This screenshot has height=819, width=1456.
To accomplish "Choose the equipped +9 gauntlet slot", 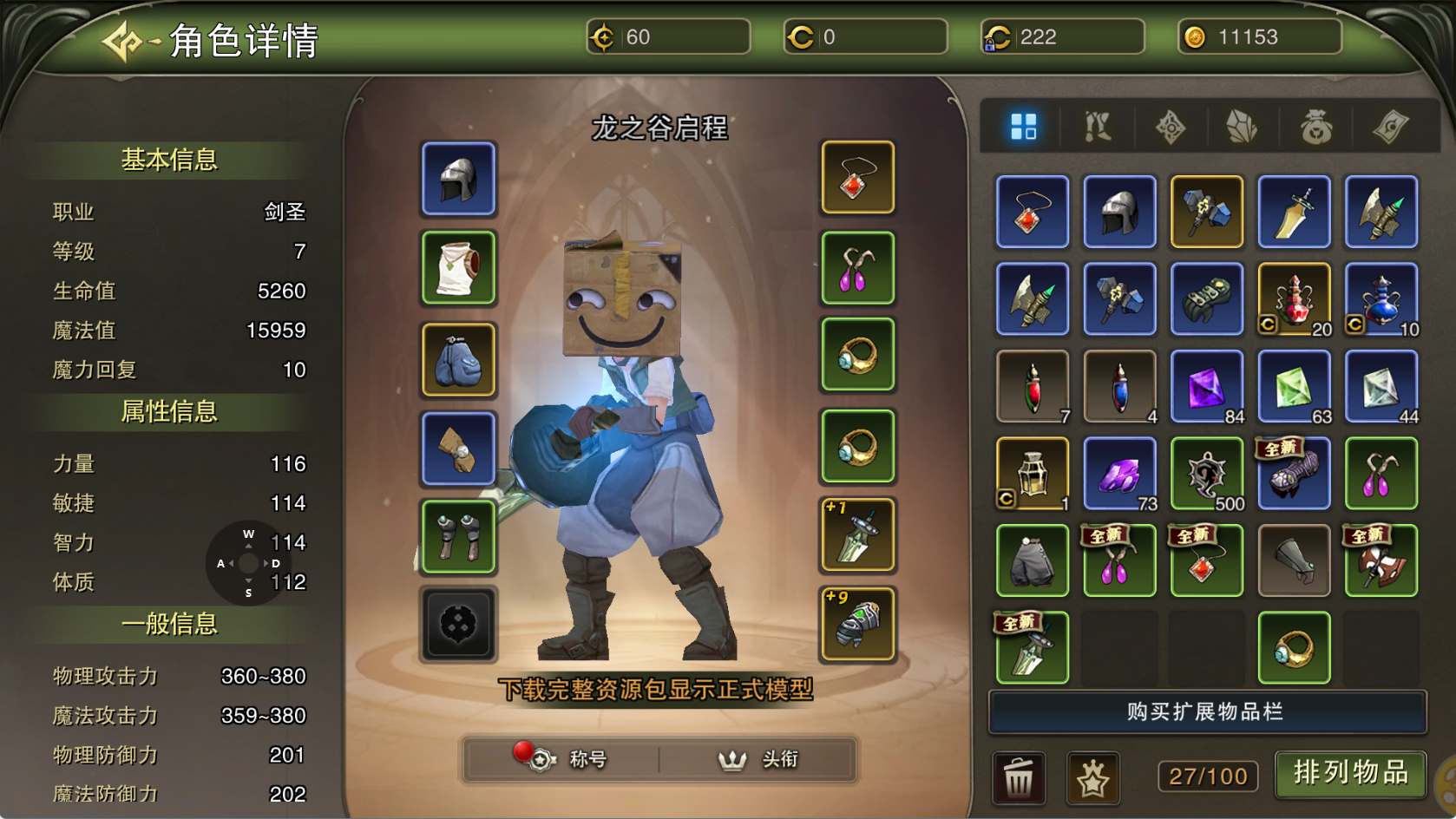I will point(856,623).
